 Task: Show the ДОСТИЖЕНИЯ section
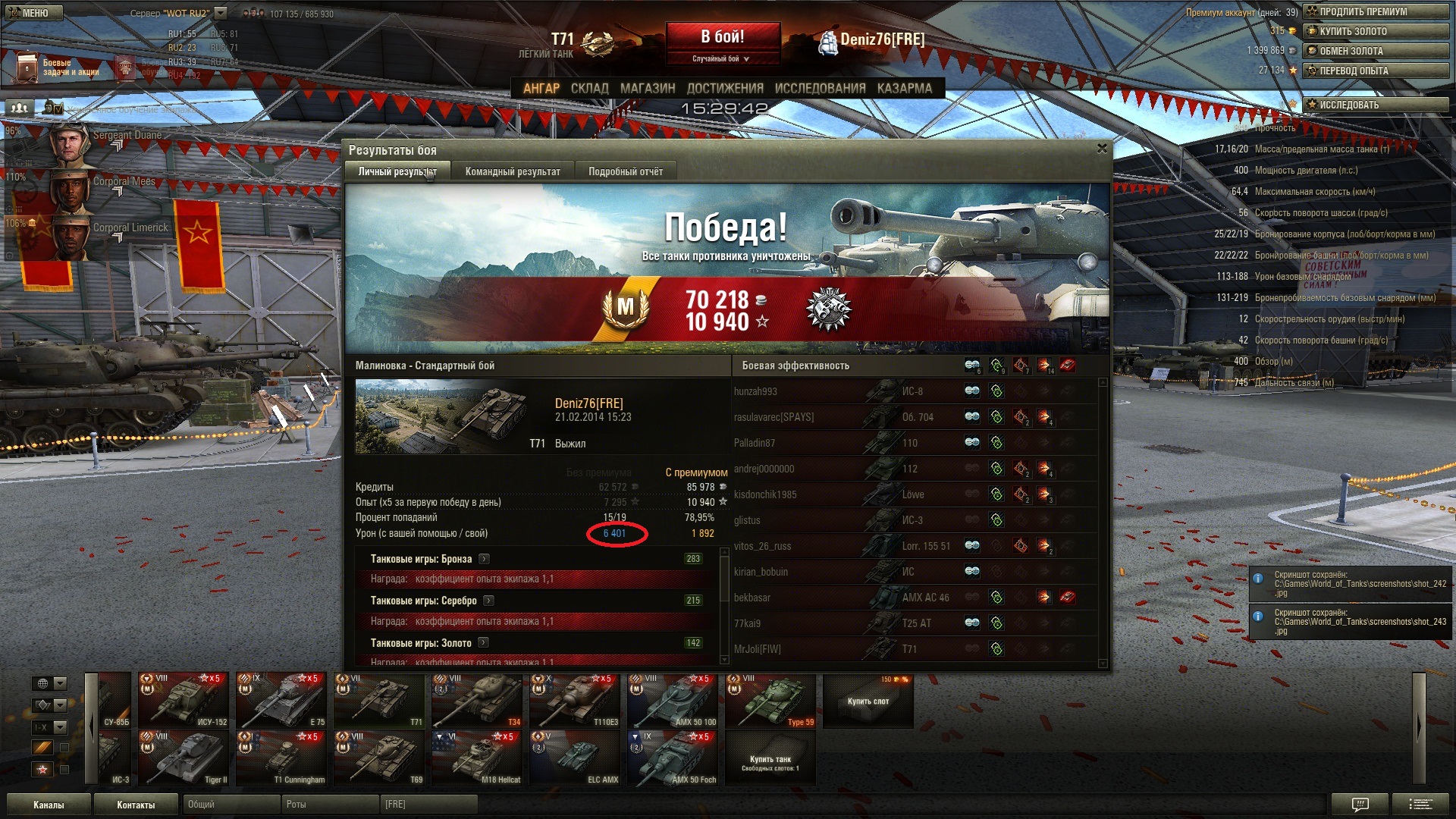724,88
